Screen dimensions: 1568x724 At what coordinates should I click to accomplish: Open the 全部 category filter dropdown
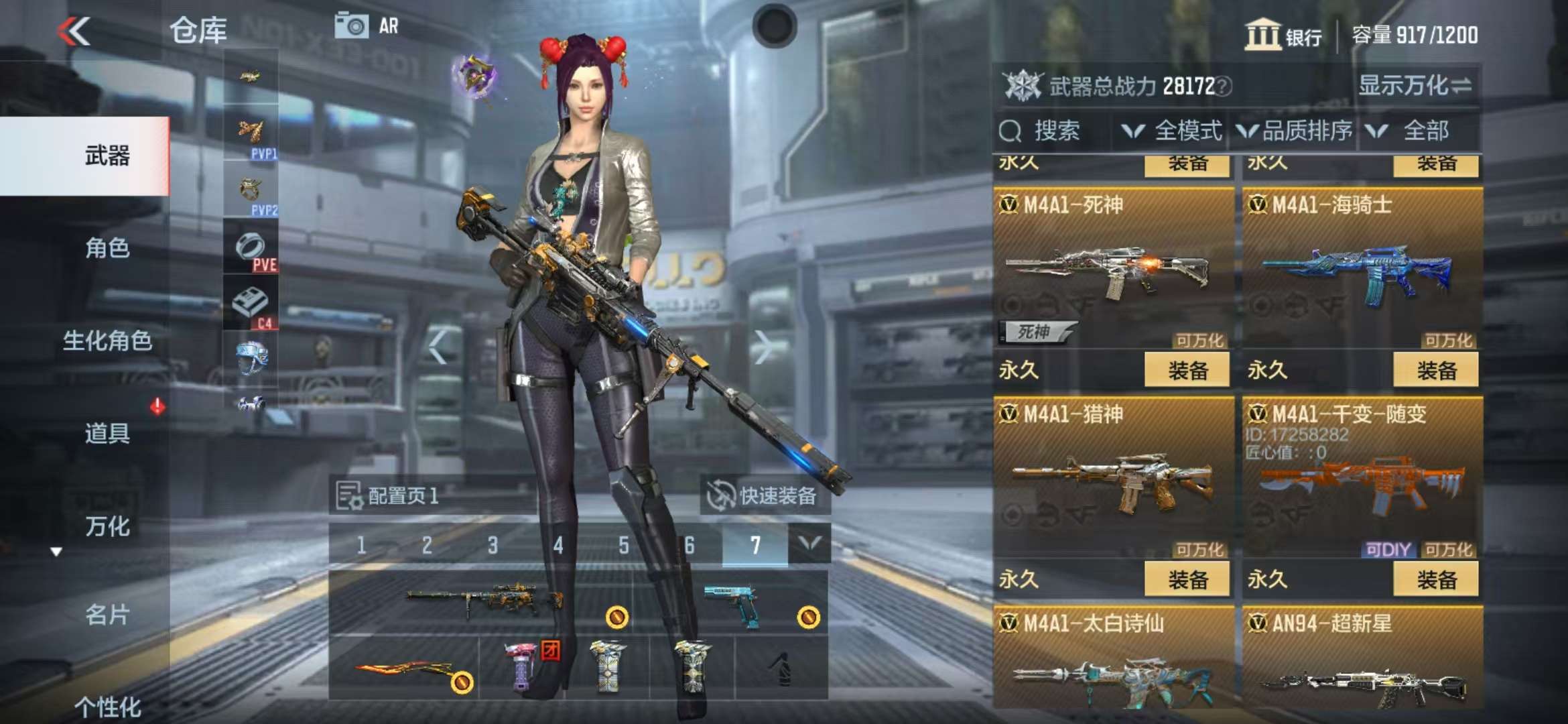click(1414, 131)
